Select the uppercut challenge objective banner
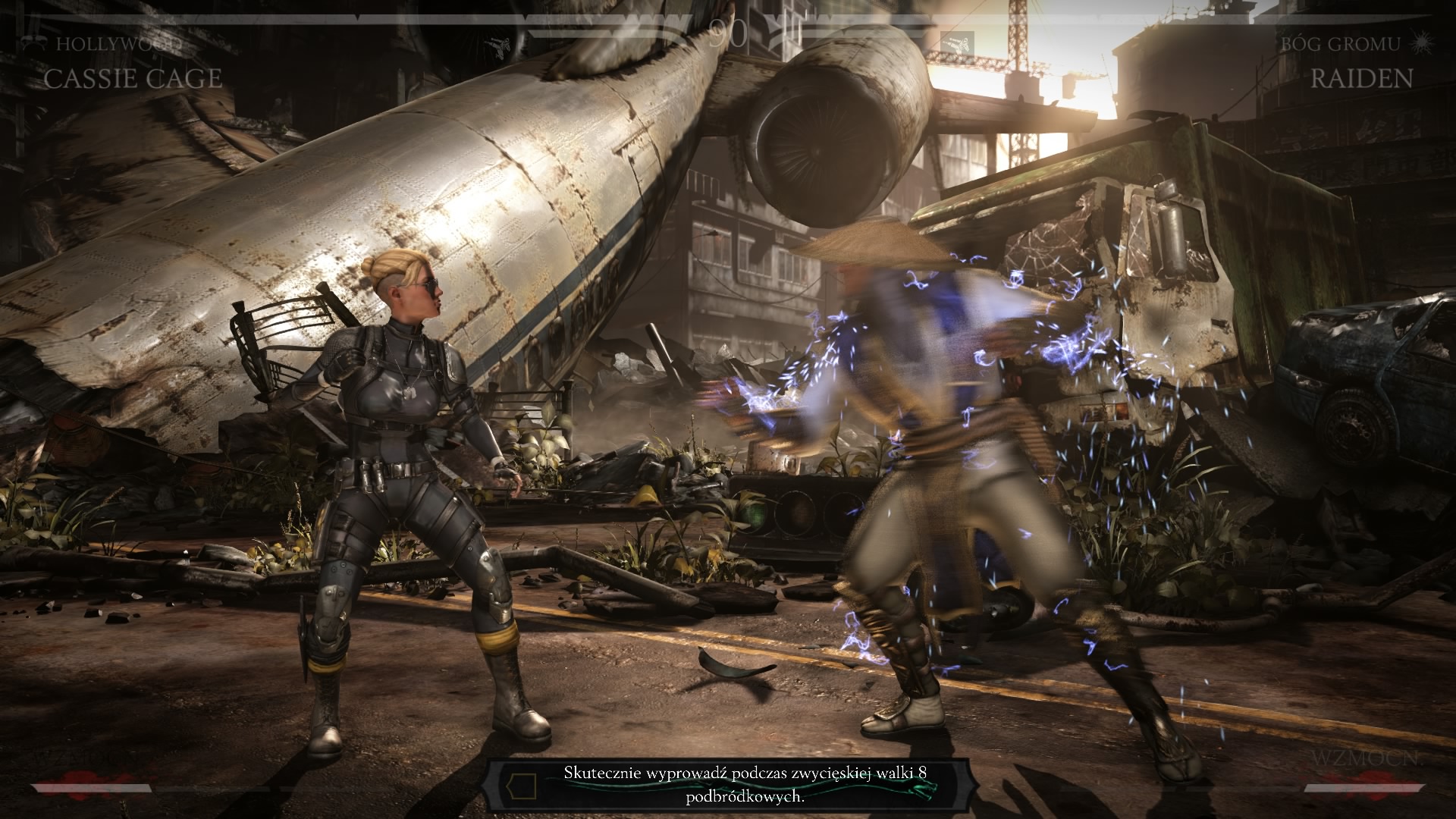This screenshot has height=819, width=1456. tap(728, 784)
